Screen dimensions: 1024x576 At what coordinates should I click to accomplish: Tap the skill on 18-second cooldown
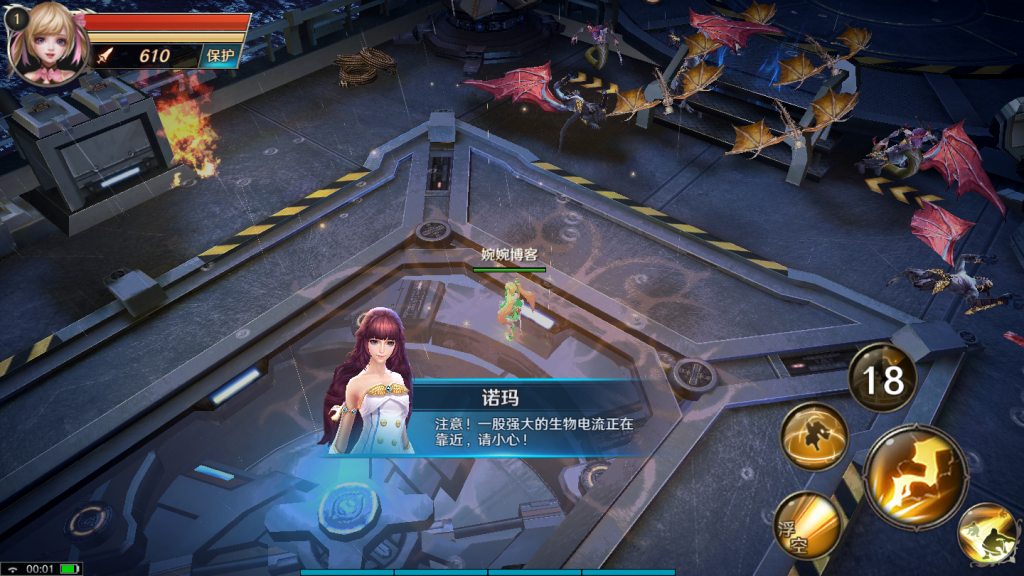pyautogui.click(x=883, y=379)
